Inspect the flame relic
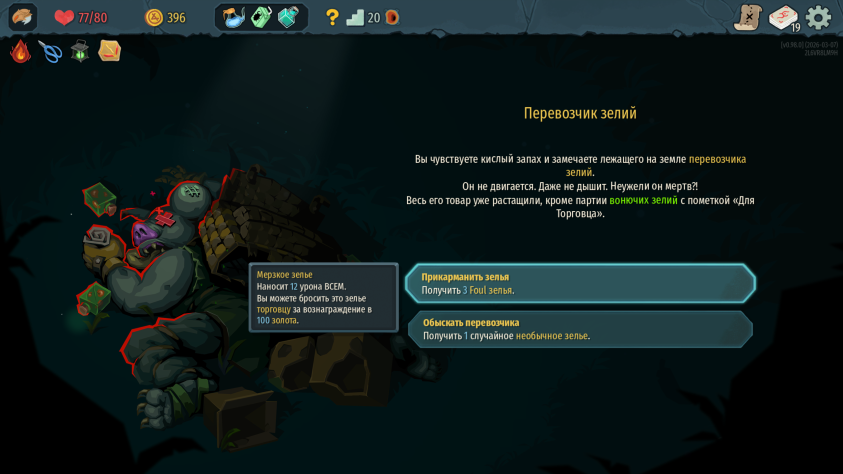This screenshot has width=843, height=474. (x=21, y=51)
